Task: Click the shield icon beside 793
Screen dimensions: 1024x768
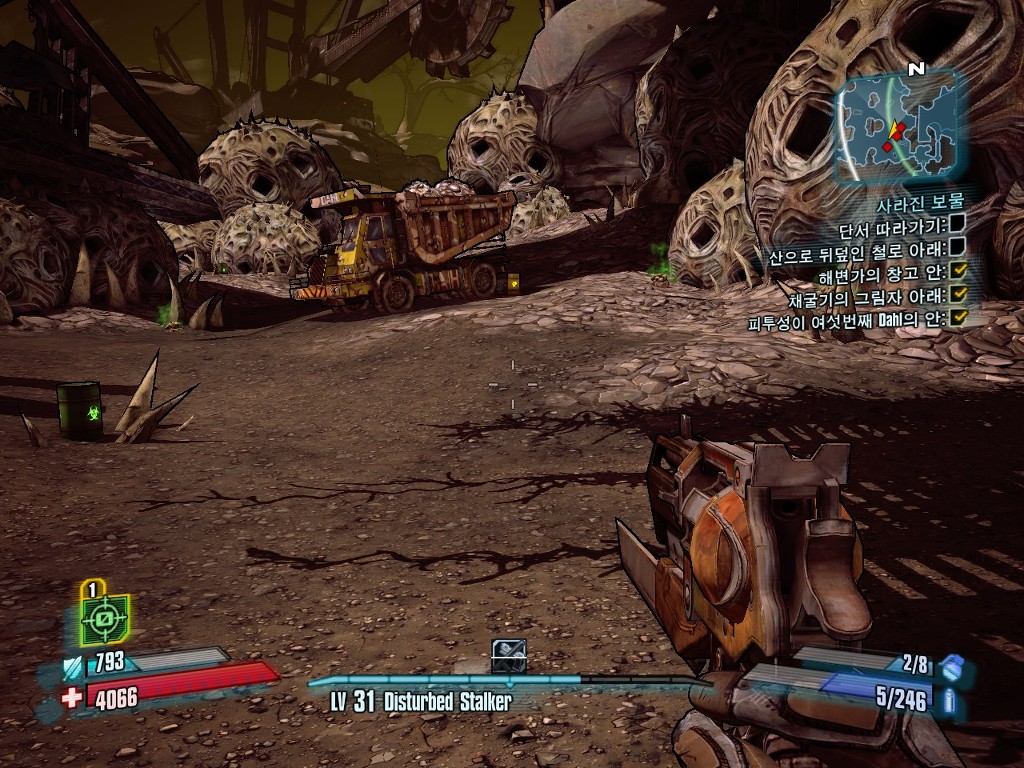Action: pyautogui.click(x=73, y=666)
